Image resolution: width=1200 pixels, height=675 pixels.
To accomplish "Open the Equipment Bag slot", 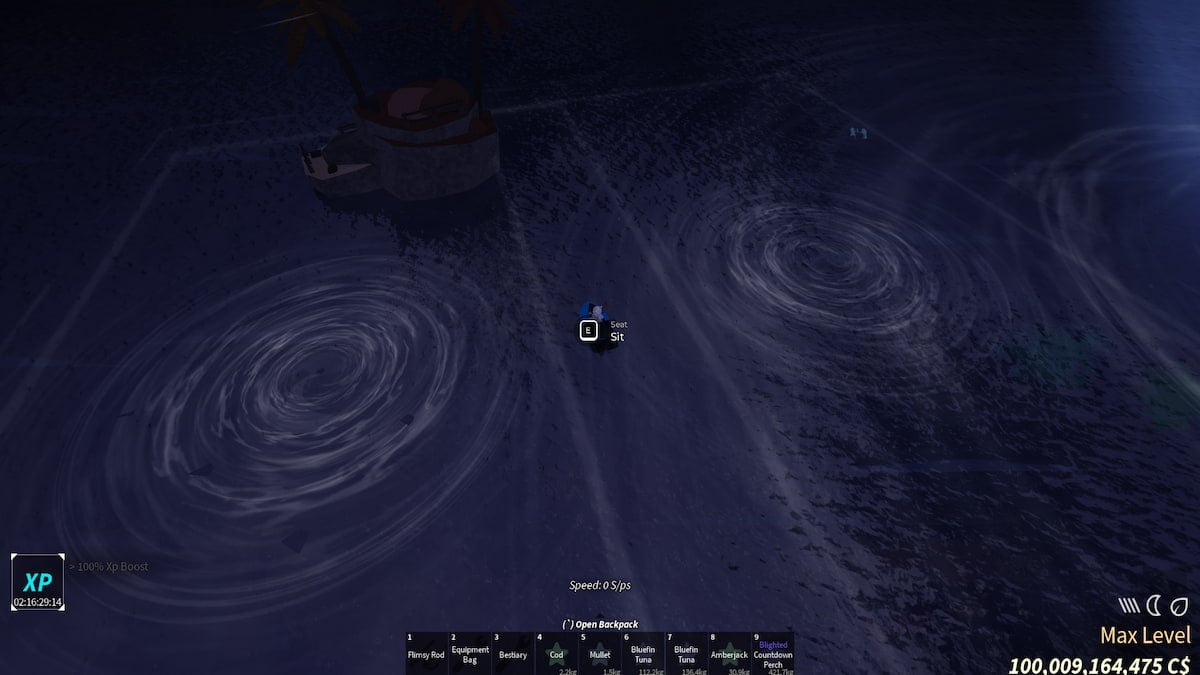I will click(x=470, y=654).
